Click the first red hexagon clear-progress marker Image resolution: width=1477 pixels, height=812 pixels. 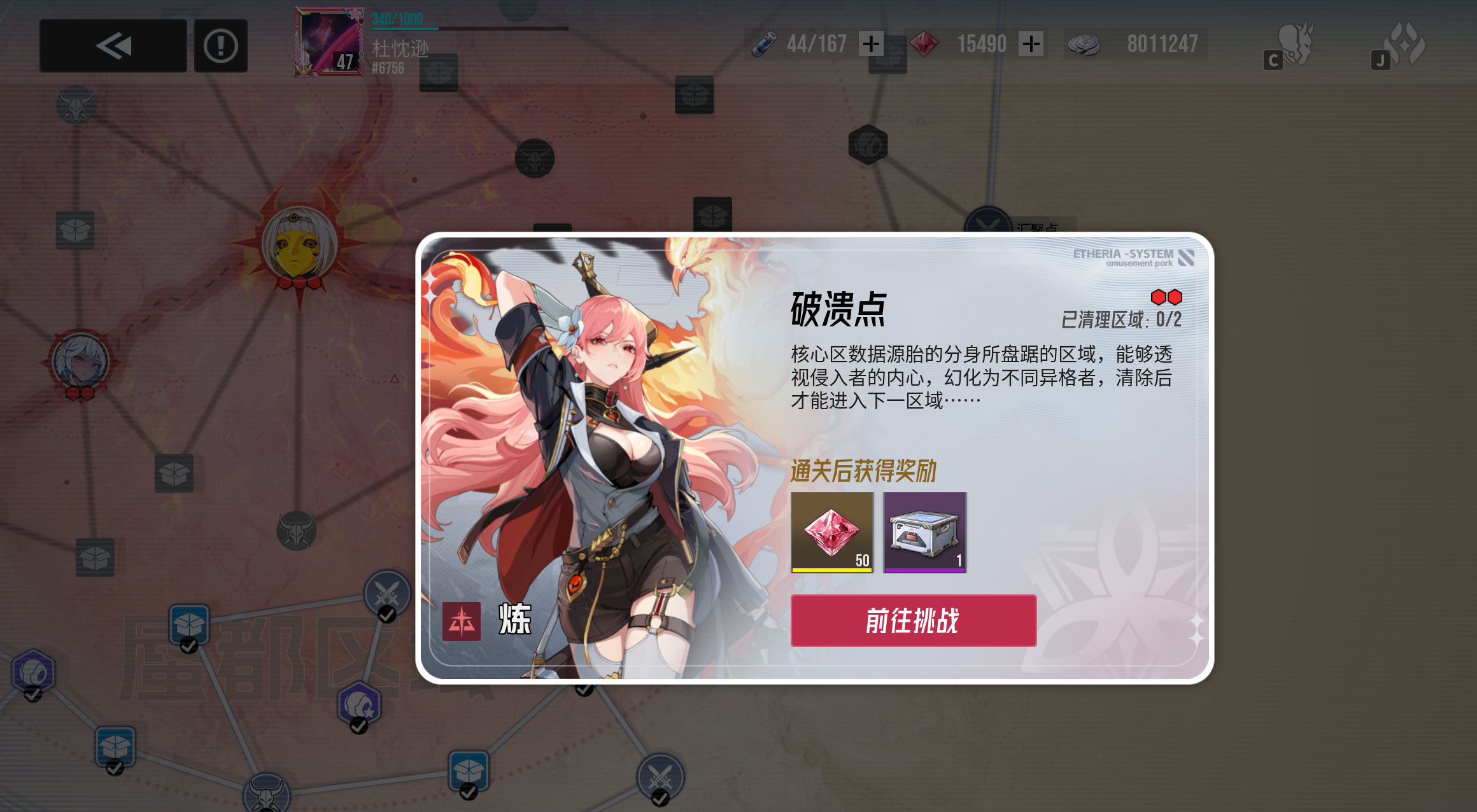point(1160,295)
